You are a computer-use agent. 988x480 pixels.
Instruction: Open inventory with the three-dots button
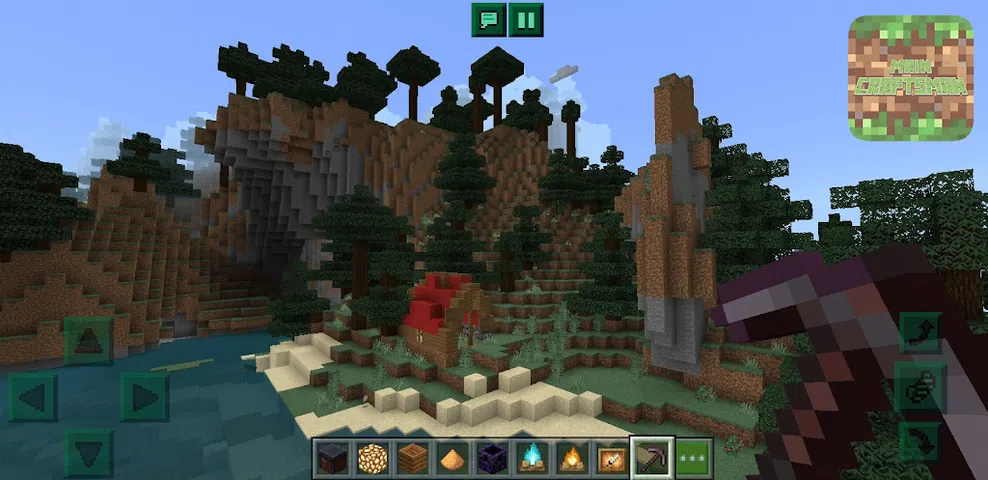(x=693, y=458)
